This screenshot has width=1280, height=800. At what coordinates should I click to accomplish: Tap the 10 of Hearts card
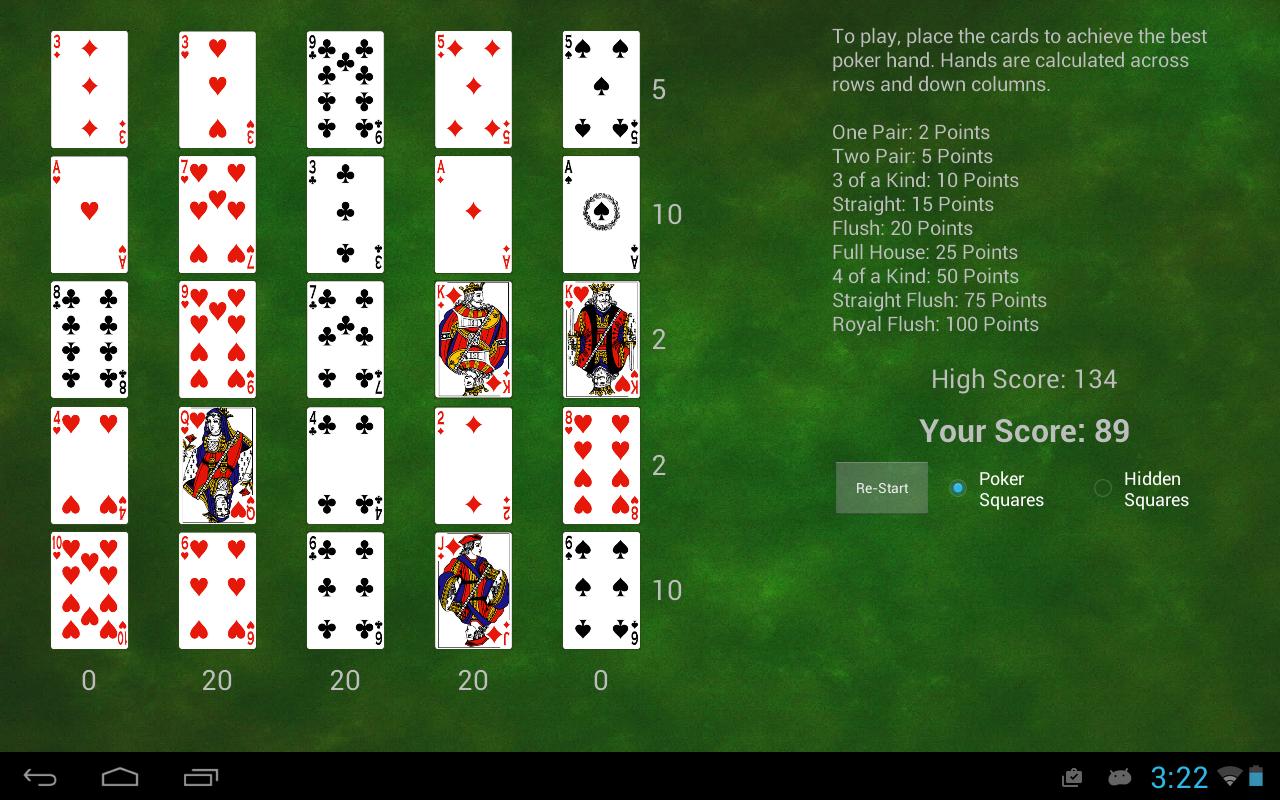[x=89, y=590]
